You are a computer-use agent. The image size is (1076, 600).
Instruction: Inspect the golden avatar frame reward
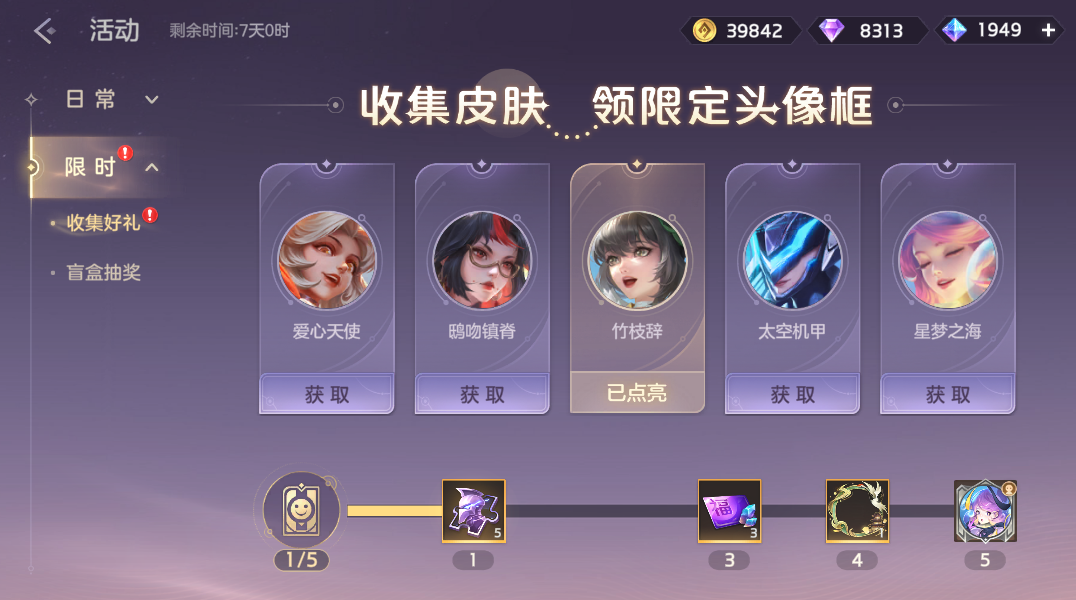pyautogui.click(x=857, y=511)
